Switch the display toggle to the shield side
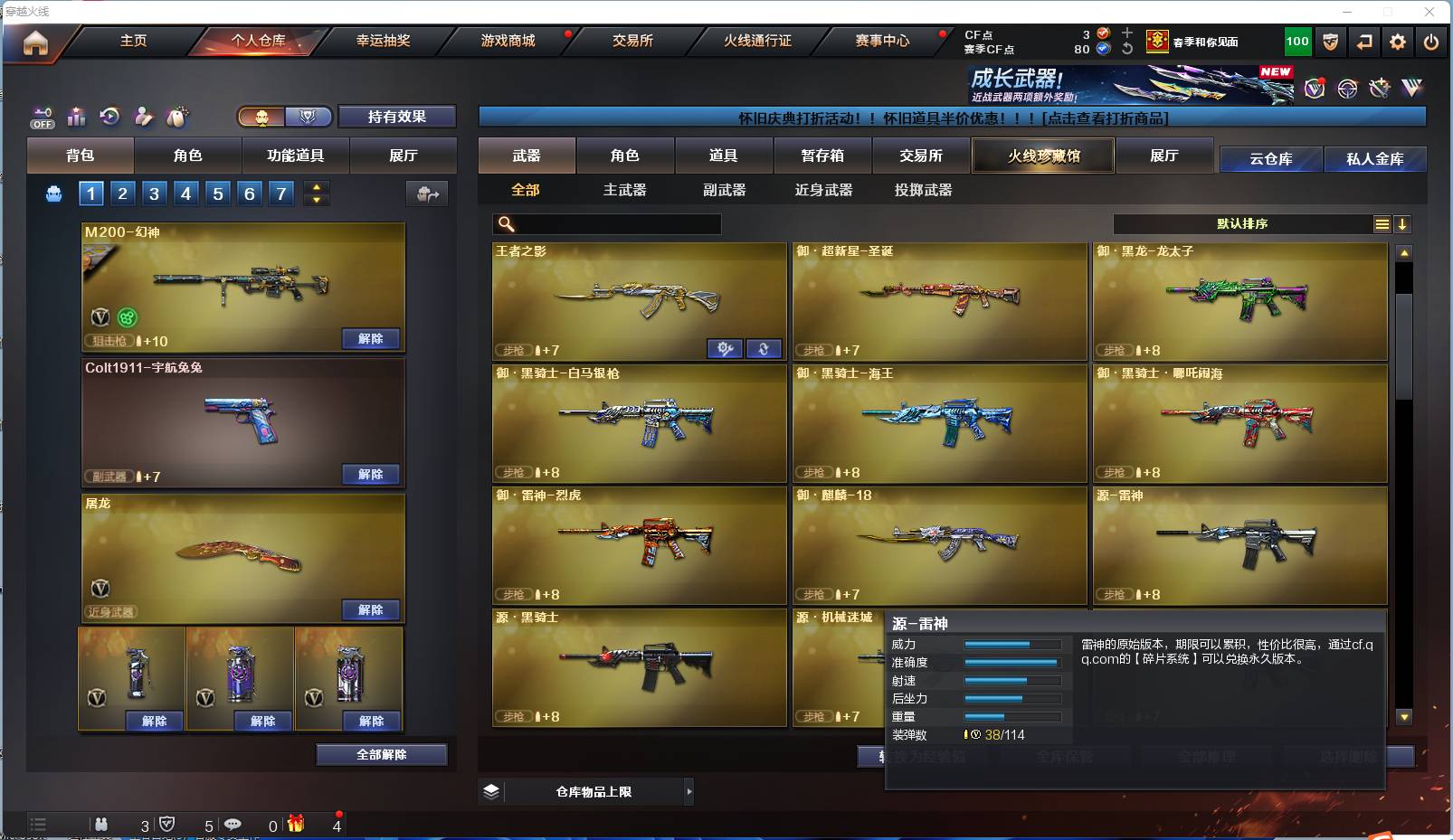Image resolution: width=1453 pixels, height=840 pixels. click(x=308, y=118)
